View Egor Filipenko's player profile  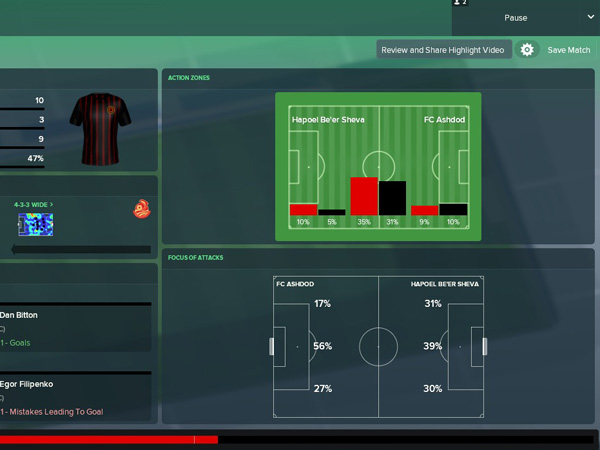coord(28,383)
